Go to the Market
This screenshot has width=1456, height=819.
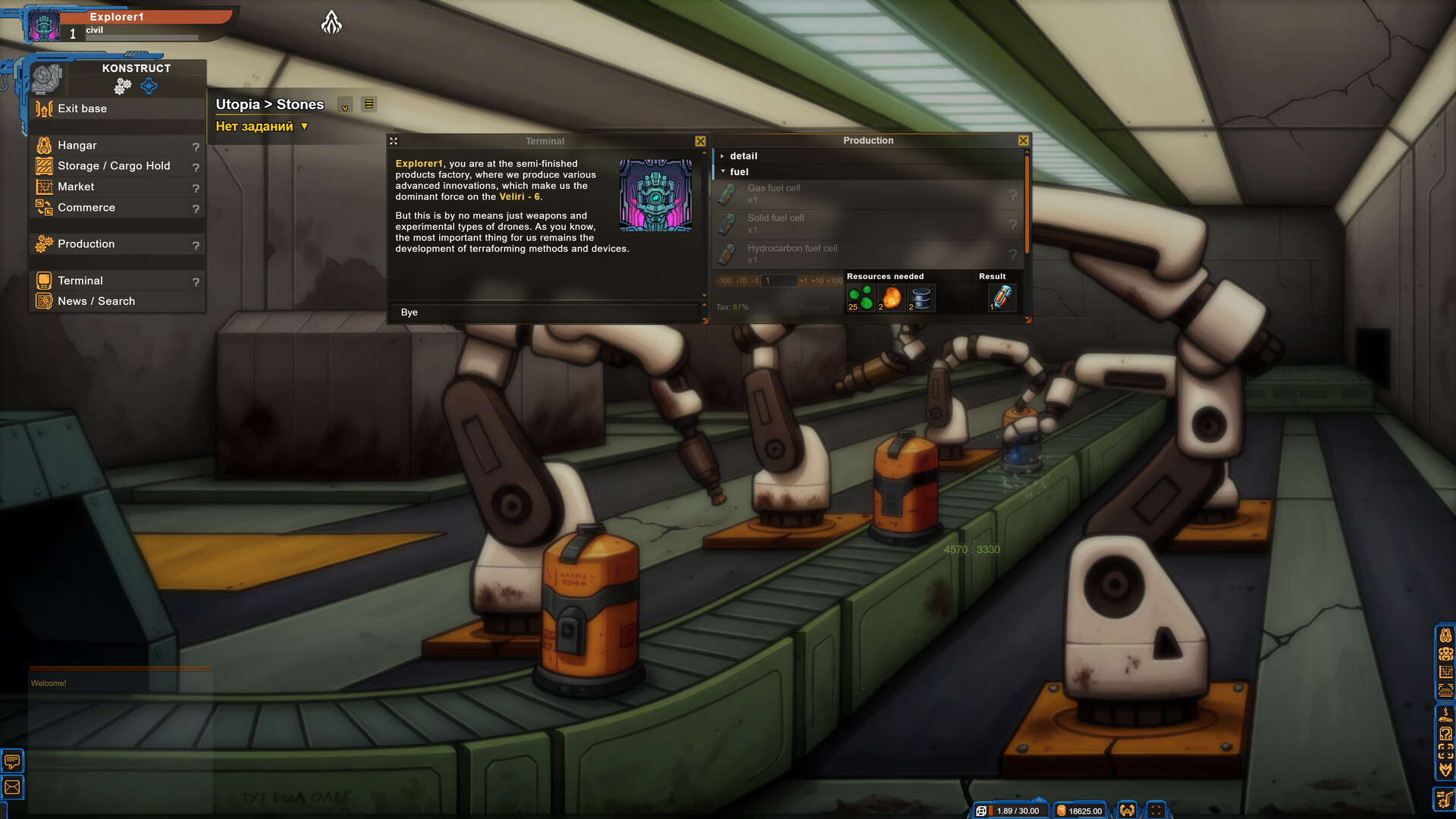(76, 187)
